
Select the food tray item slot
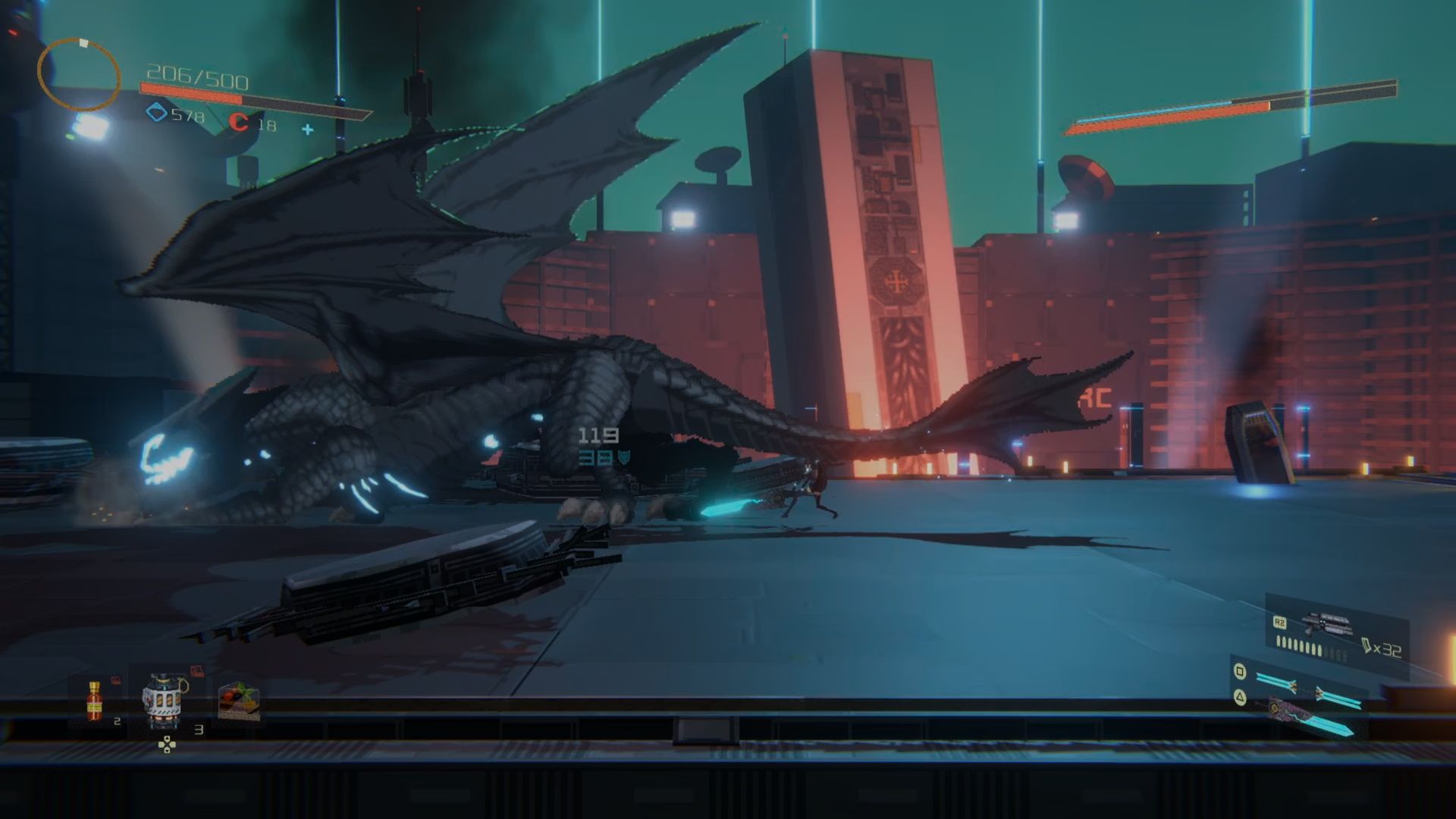238,700
